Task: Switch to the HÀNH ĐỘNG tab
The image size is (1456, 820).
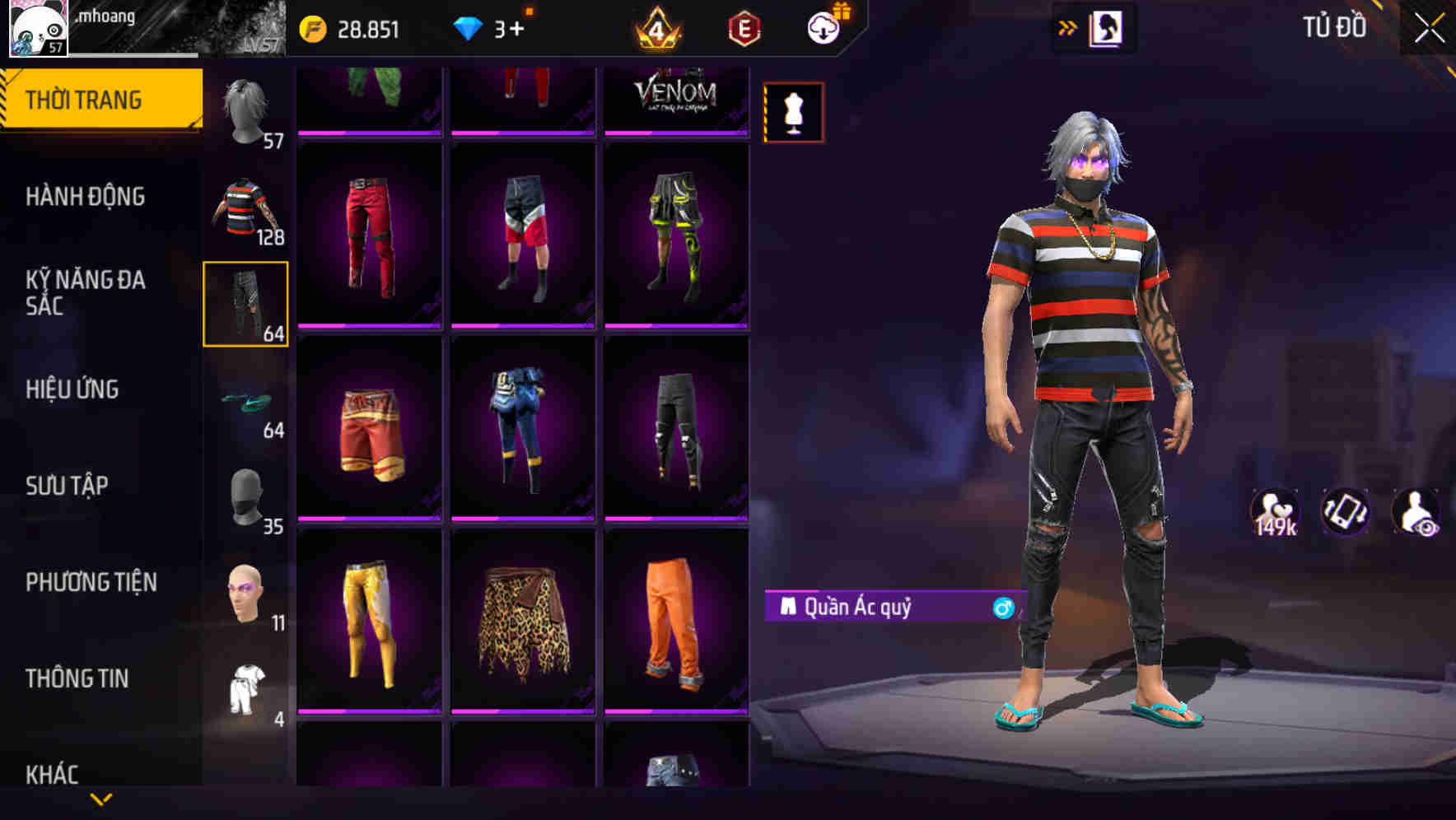Action: [86, 196]
